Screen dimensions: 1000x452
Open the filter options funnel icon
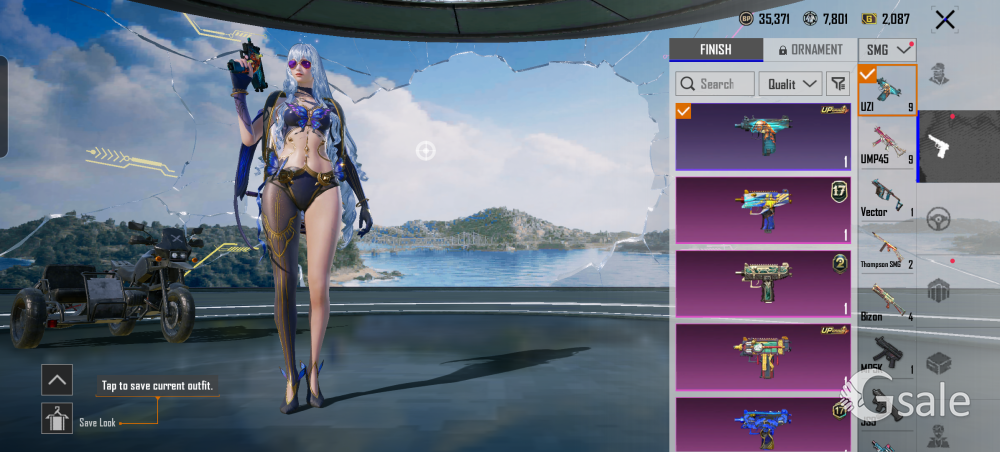click(838, 84)
